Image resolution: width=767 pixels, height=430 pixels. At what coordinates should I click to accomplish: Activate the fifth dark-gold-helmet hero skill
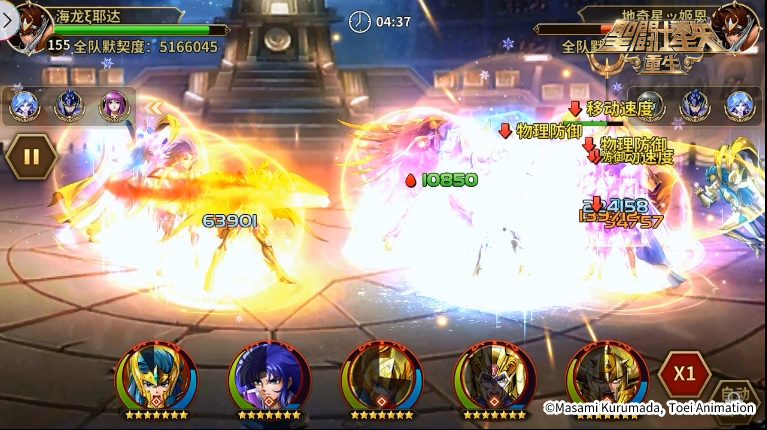pyautogui.click(x=606, y=378)
